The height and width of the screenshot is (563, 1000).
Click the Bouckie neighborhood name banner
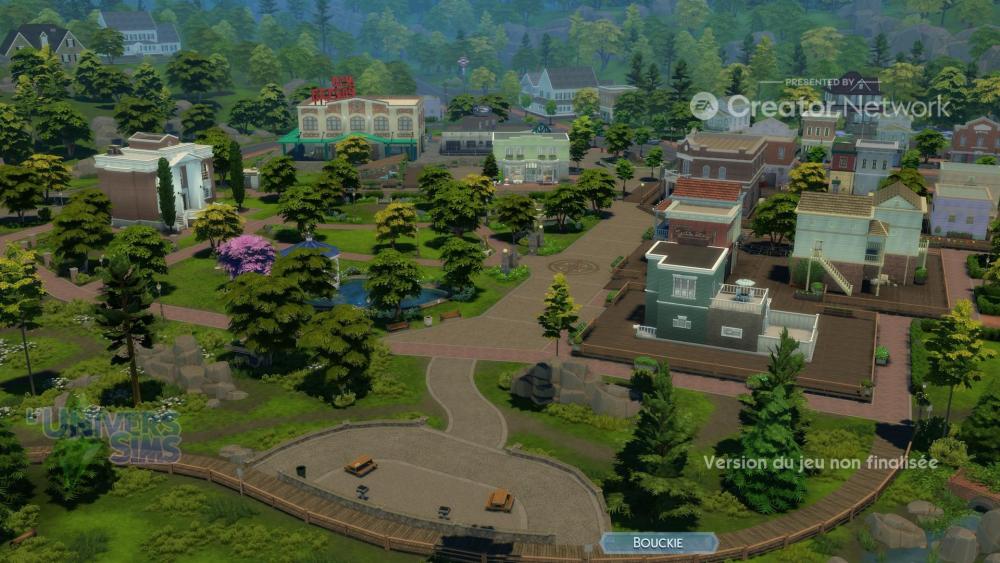tap(658, 543)
